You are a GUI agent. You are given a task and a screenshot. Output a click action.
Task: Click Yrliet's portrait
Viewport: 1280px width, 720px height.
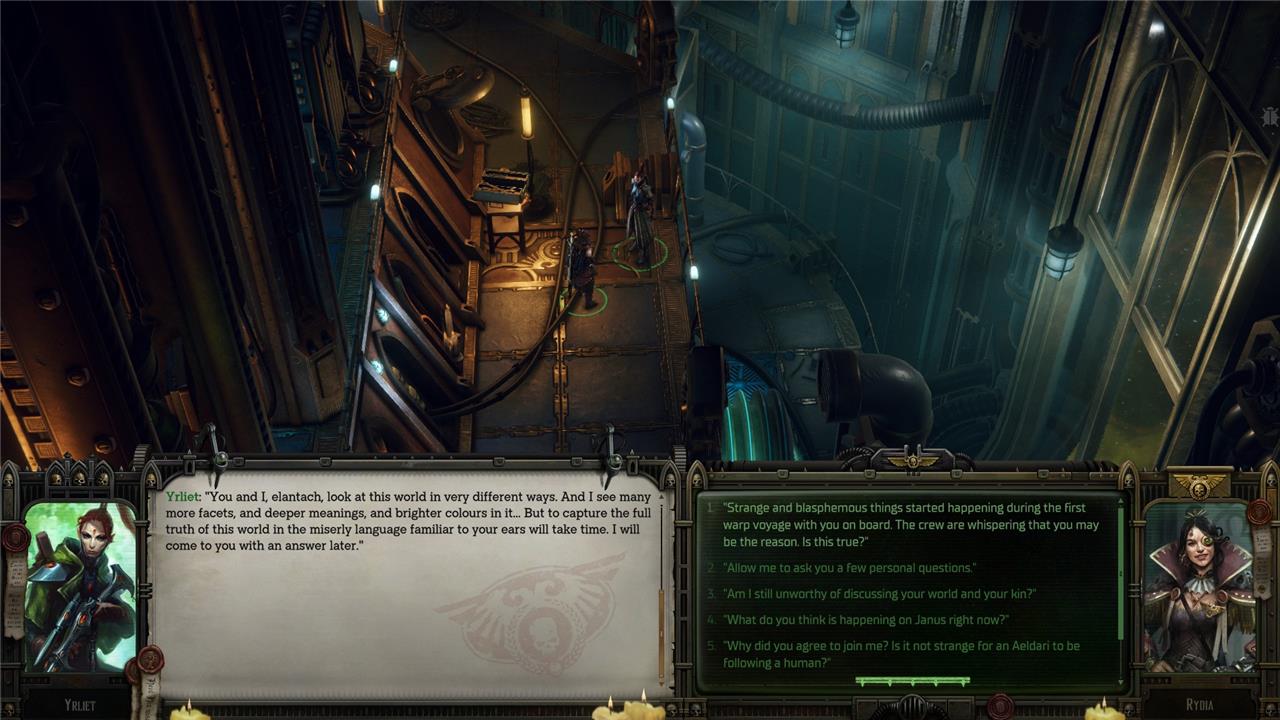point(80,585)
